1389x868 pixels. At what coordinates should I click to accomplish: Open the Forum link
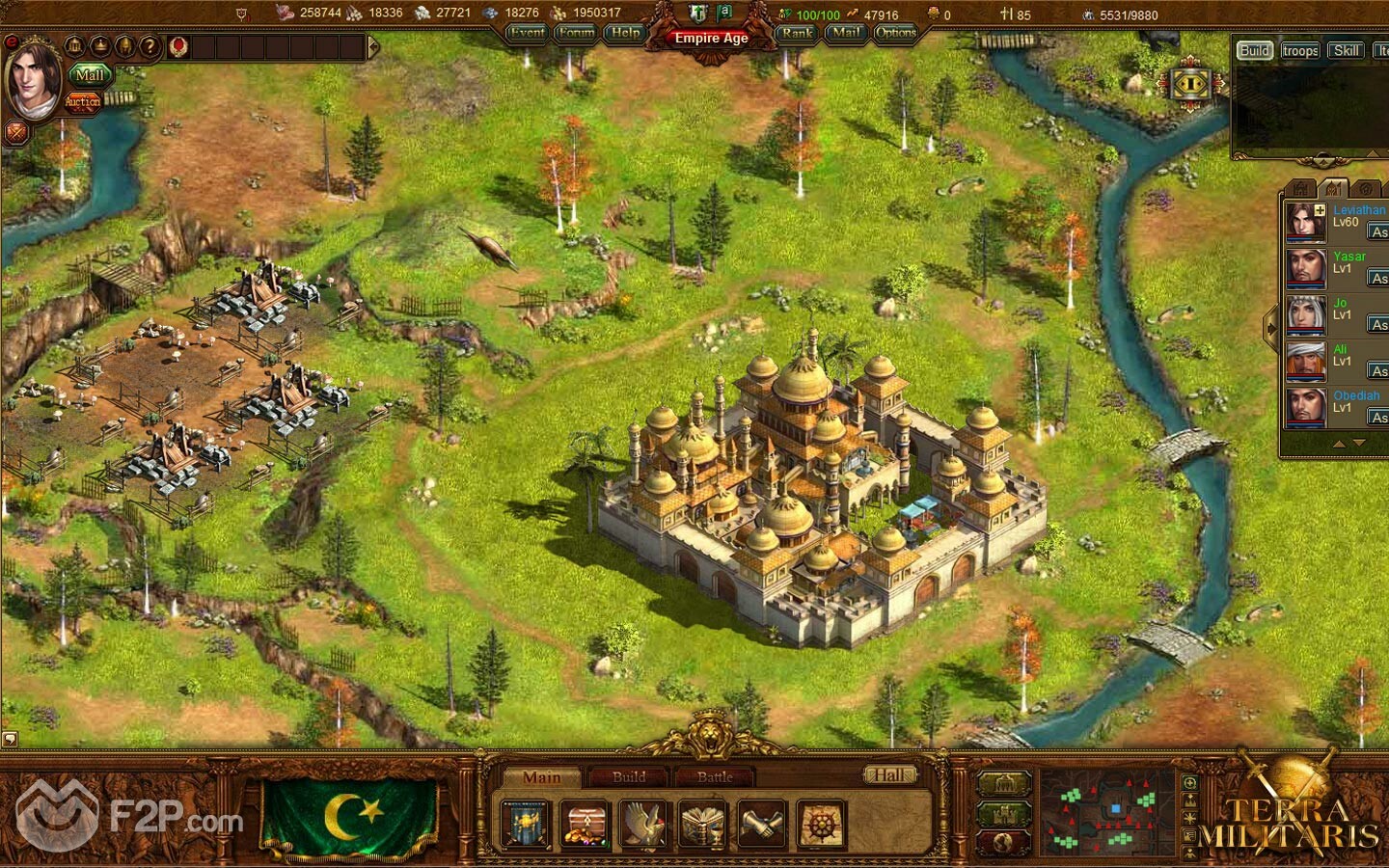576,33
